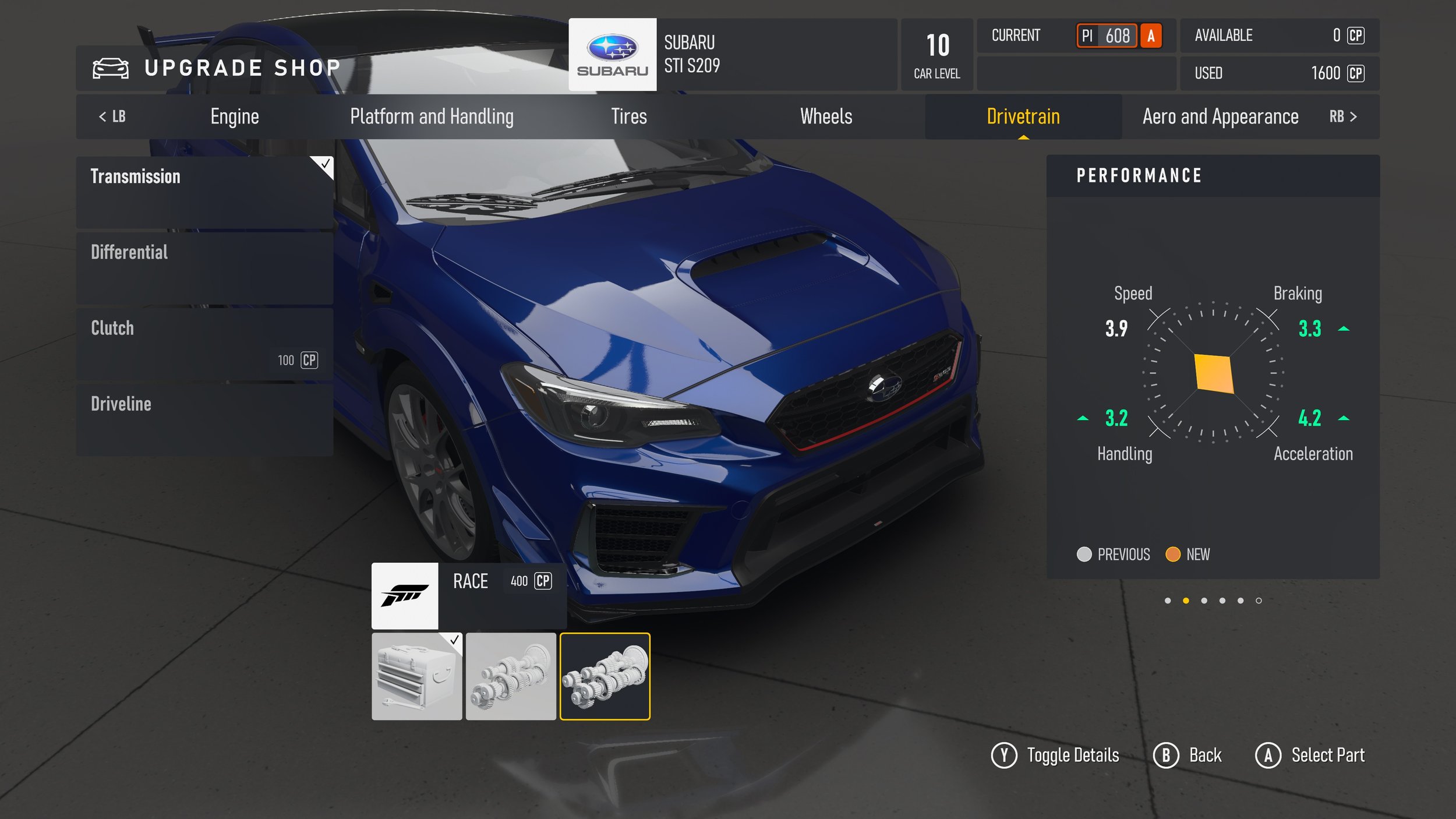1456x819 pixels.
Task: Choose the highlighted Race transmission part
Action: click(x=605, y=676)
